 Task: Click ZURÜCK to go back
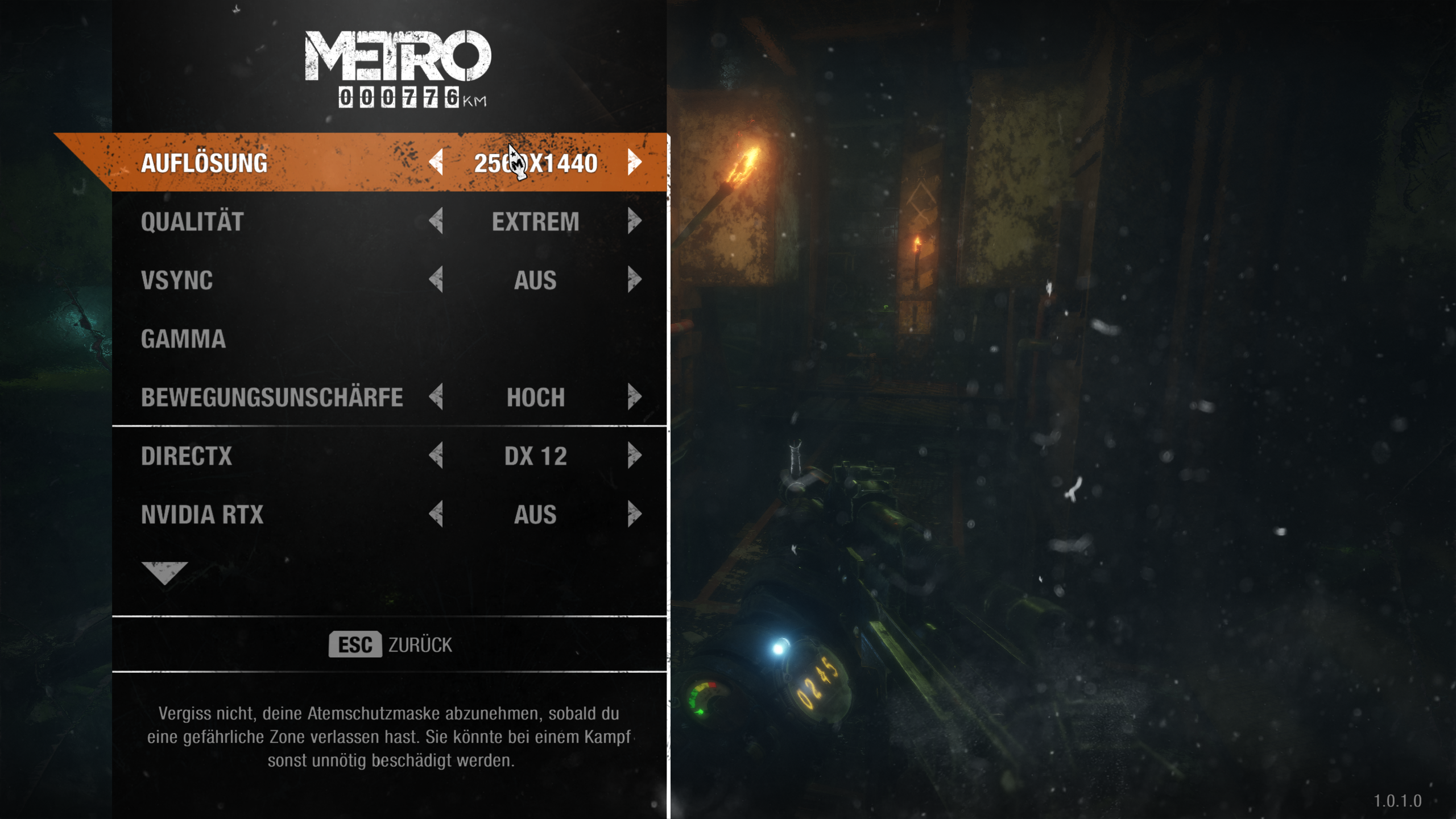click(390, 644)
